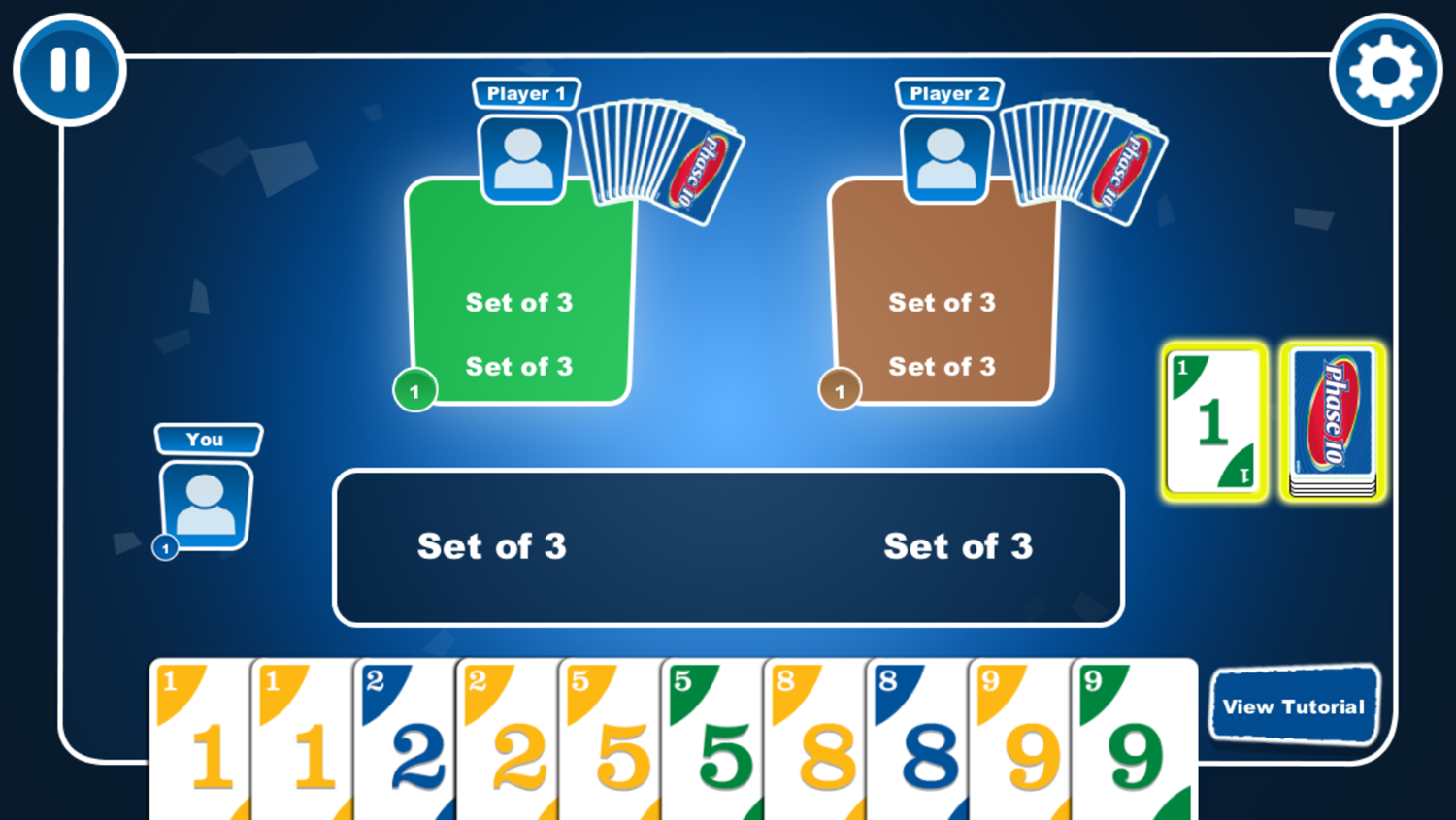Pick the yellow 8 card
This screenshot has width=1456, height=820.
[817, 742]
